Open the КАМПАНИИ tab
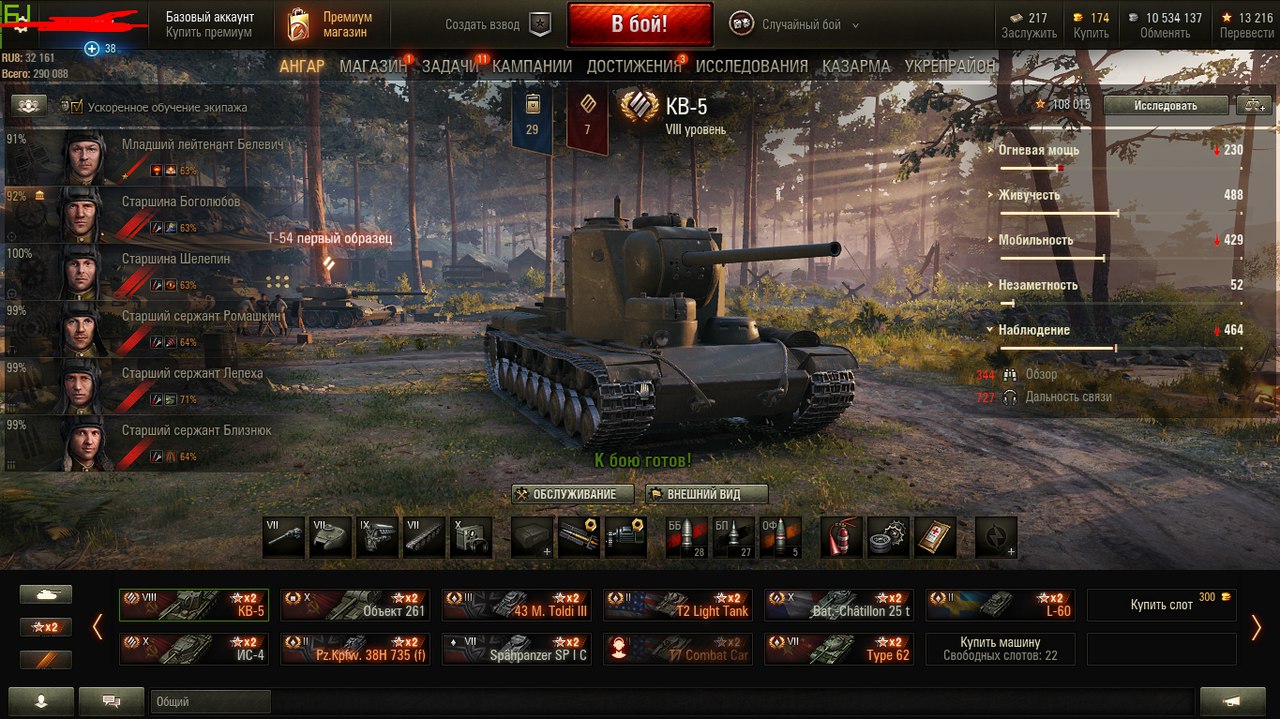 [x=532, y=66]
